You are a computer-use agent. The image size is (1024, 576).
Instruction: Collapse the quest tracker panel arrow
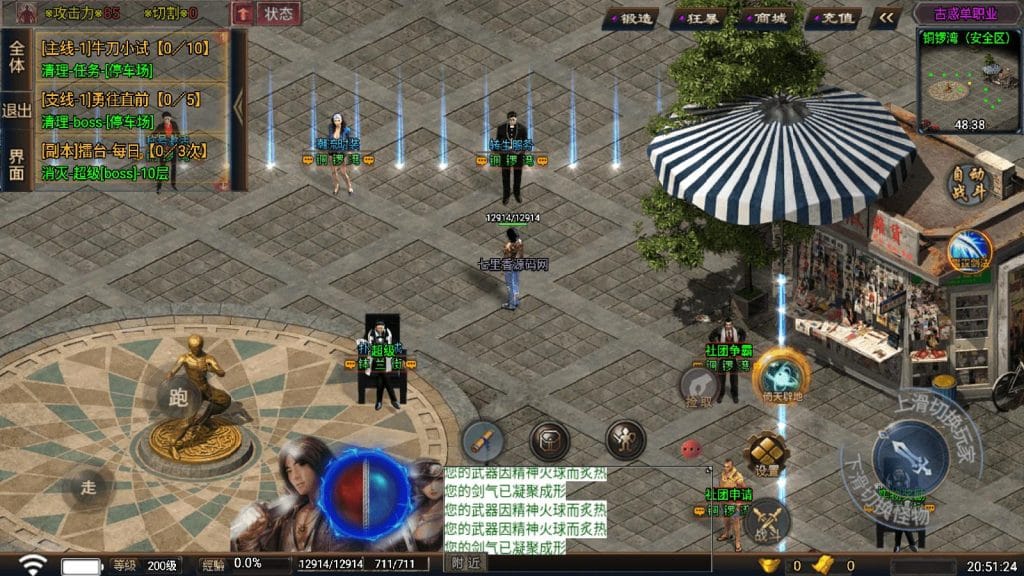(239, 105)
